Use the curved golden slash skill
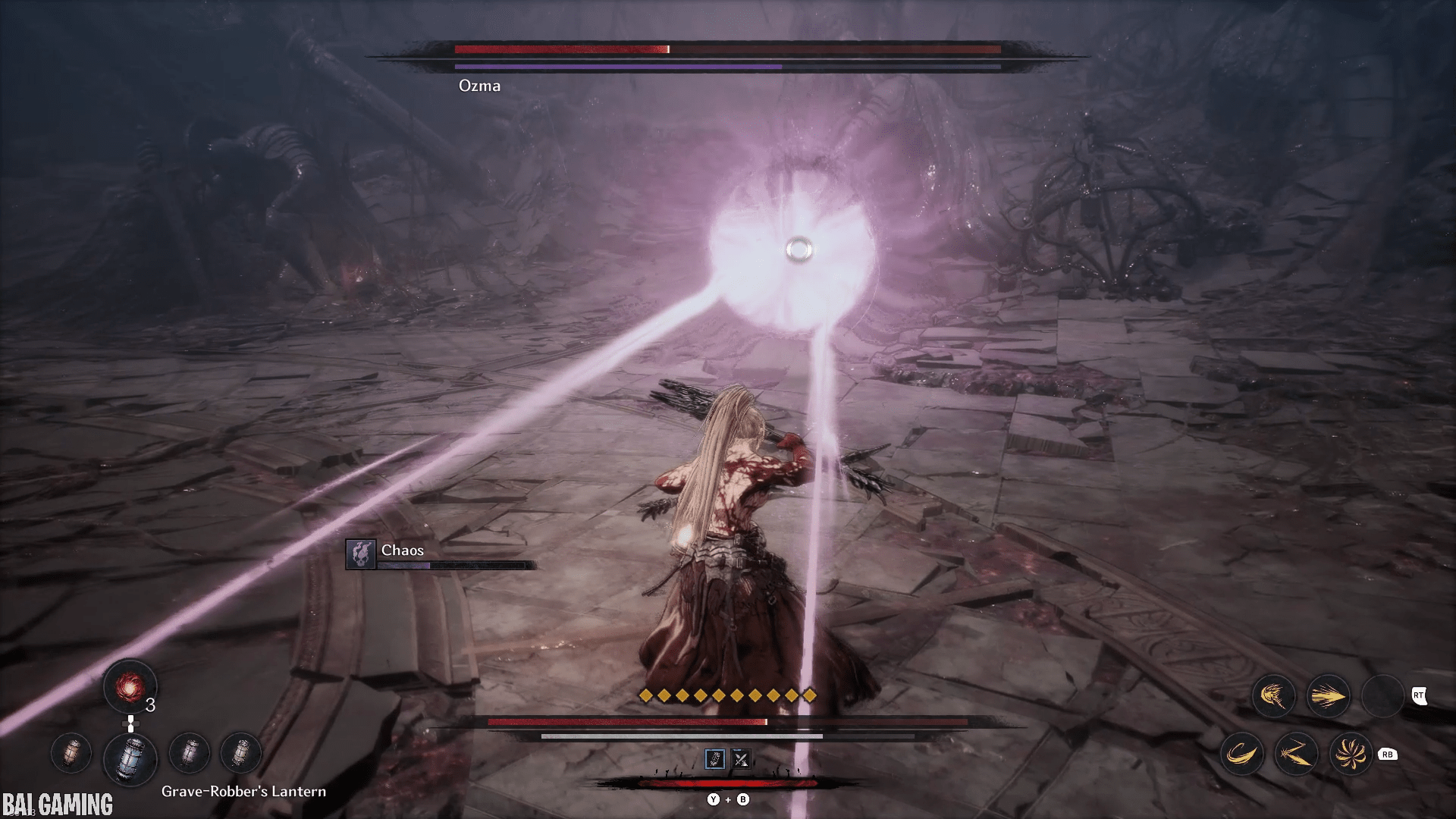This screenshot has width=1456, height=819. click(x=1241, y=754)
